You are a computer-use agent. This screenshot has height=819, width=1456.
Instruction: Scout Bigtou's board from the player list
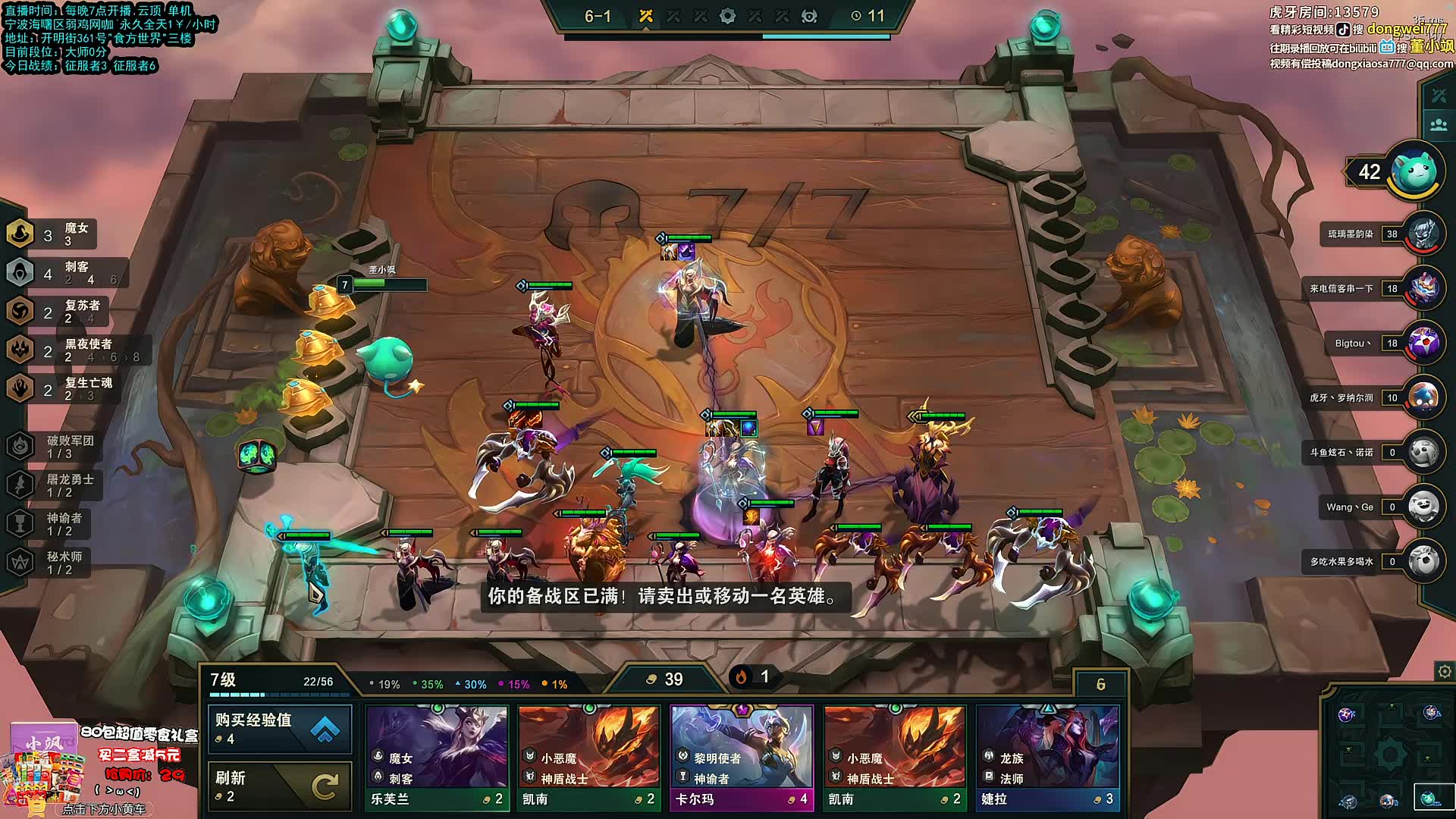[1423, 344]
